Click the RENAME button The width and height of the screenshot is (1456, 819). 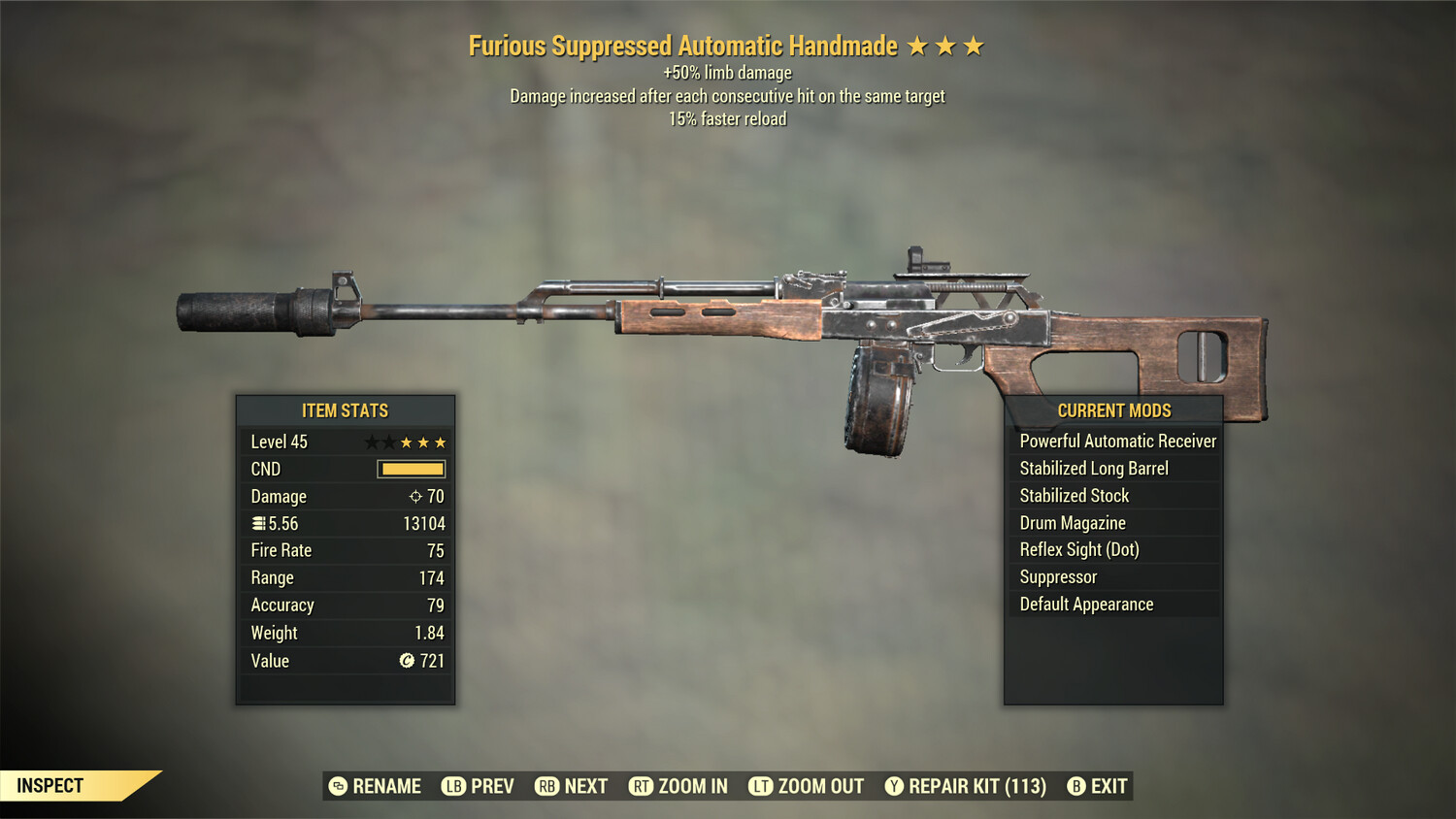pyautogui.click(x=379, y=786)
